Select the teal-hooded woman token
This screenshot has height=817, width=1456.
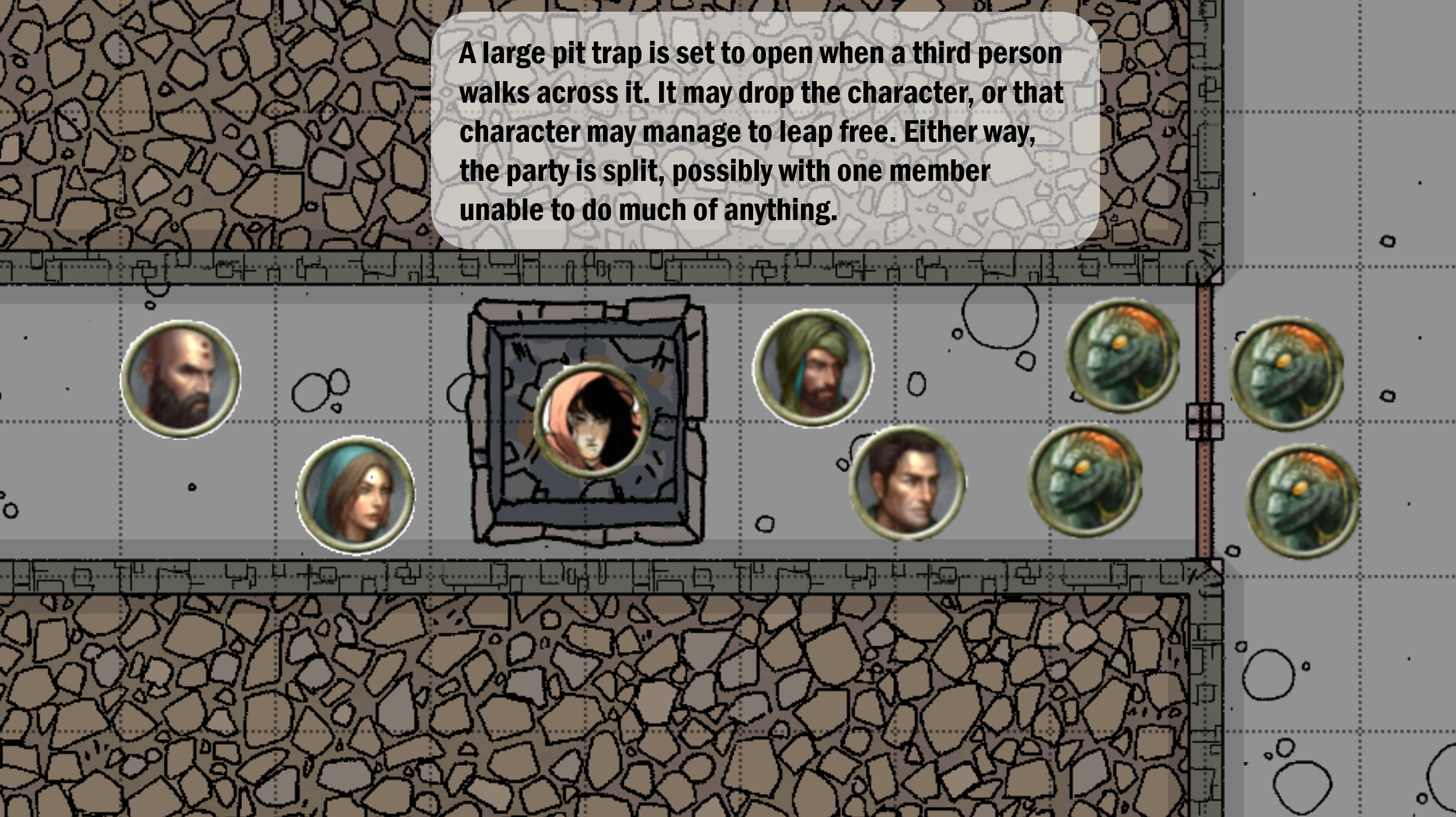[x=356, y=495]
